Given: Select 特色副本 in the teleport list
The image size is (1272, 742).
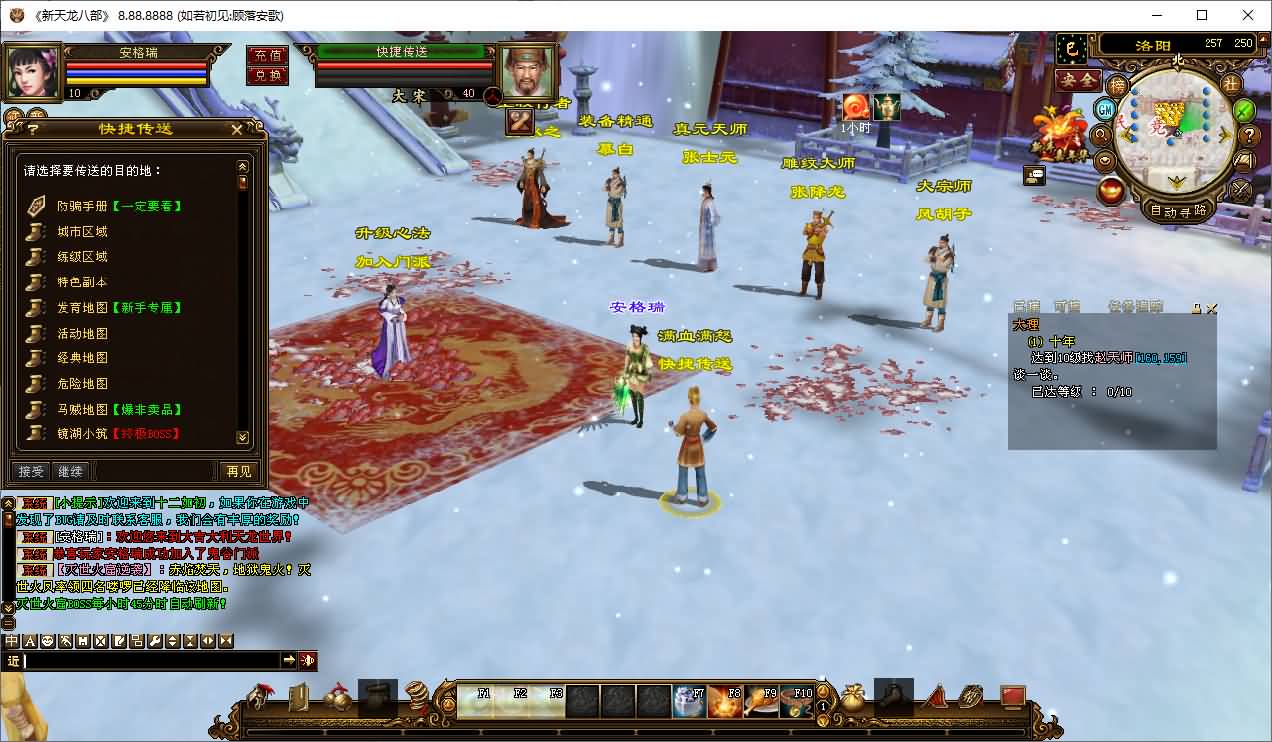Looking at the screenshot, I should coord(82,282).
